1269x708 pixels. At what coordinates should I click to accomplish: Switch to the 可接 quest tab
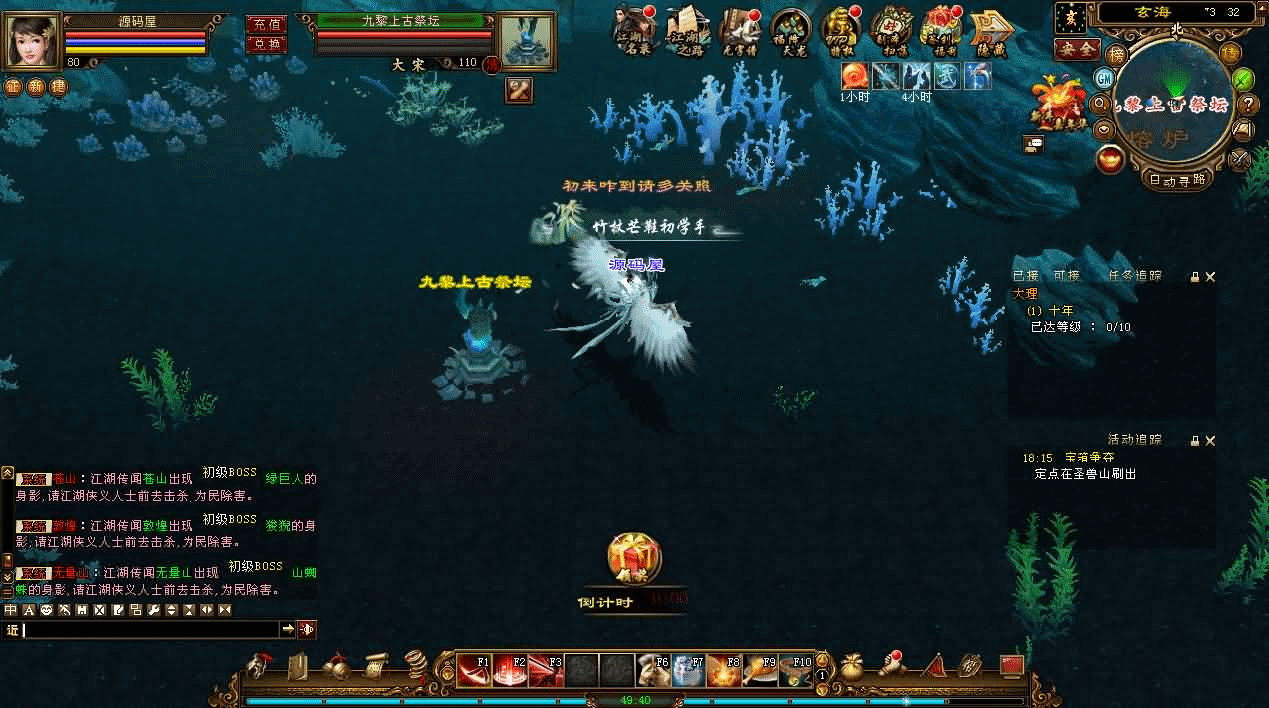pyautogui.click(x=1066, y=276)
